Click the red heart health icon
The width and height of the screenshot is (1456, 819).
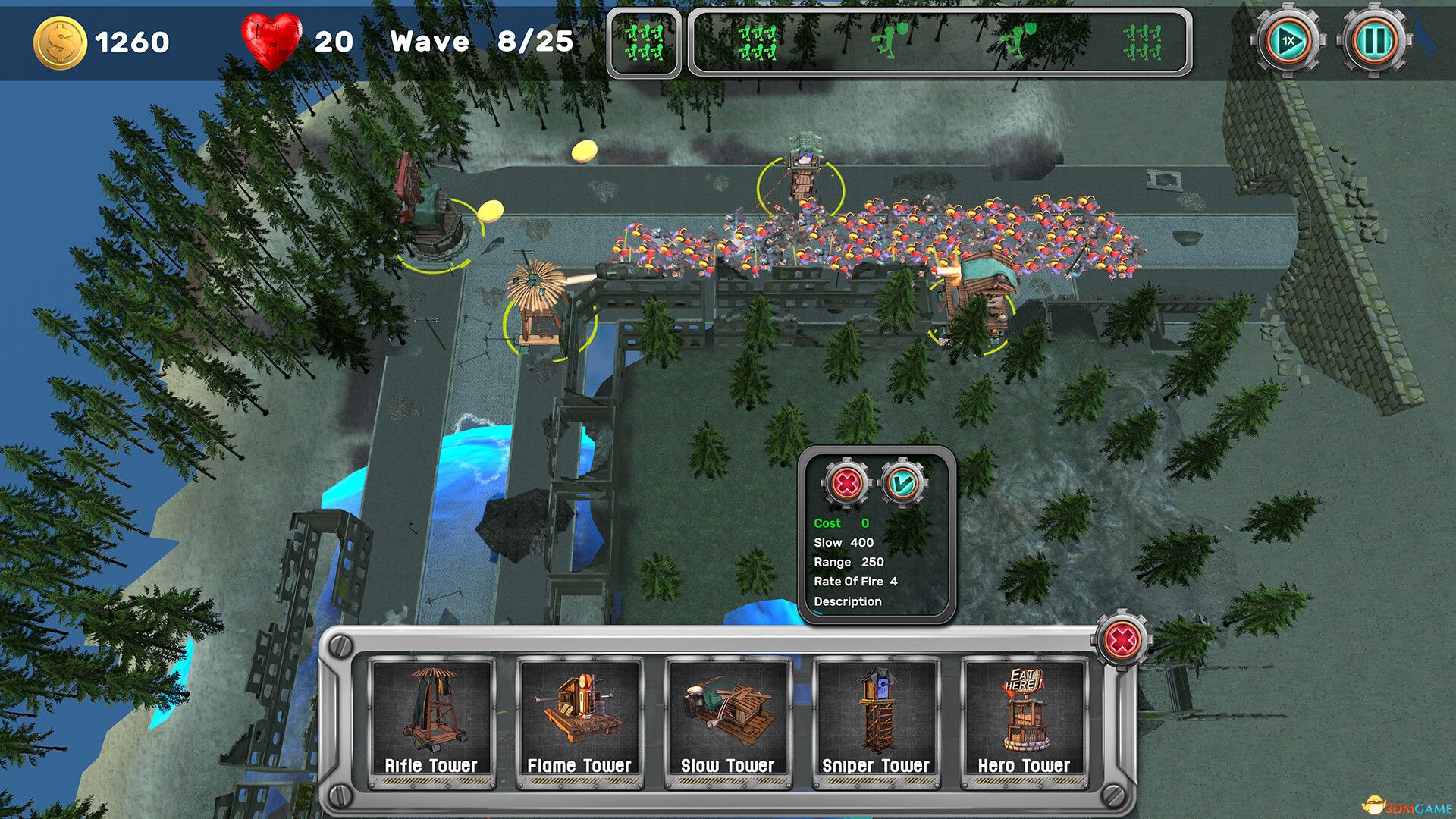point(271,39)
